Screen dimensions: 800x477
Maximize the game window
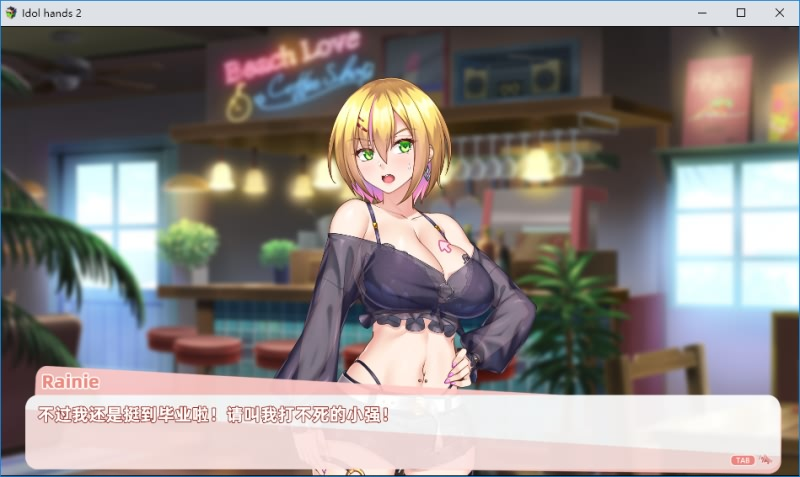741,13
